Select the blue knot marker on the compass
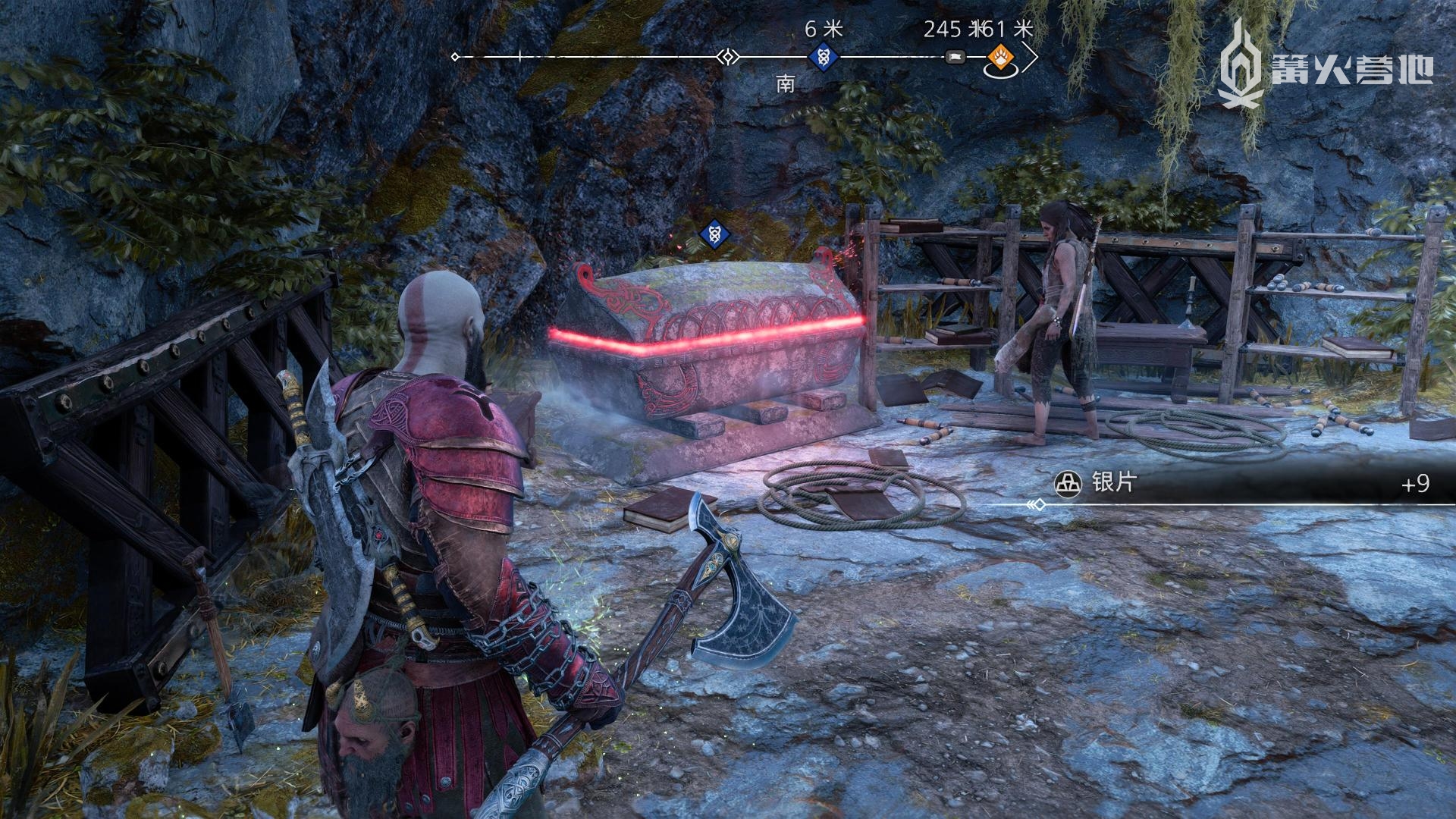Screen dimensions: 1456x819 click(x=823, y=57)
